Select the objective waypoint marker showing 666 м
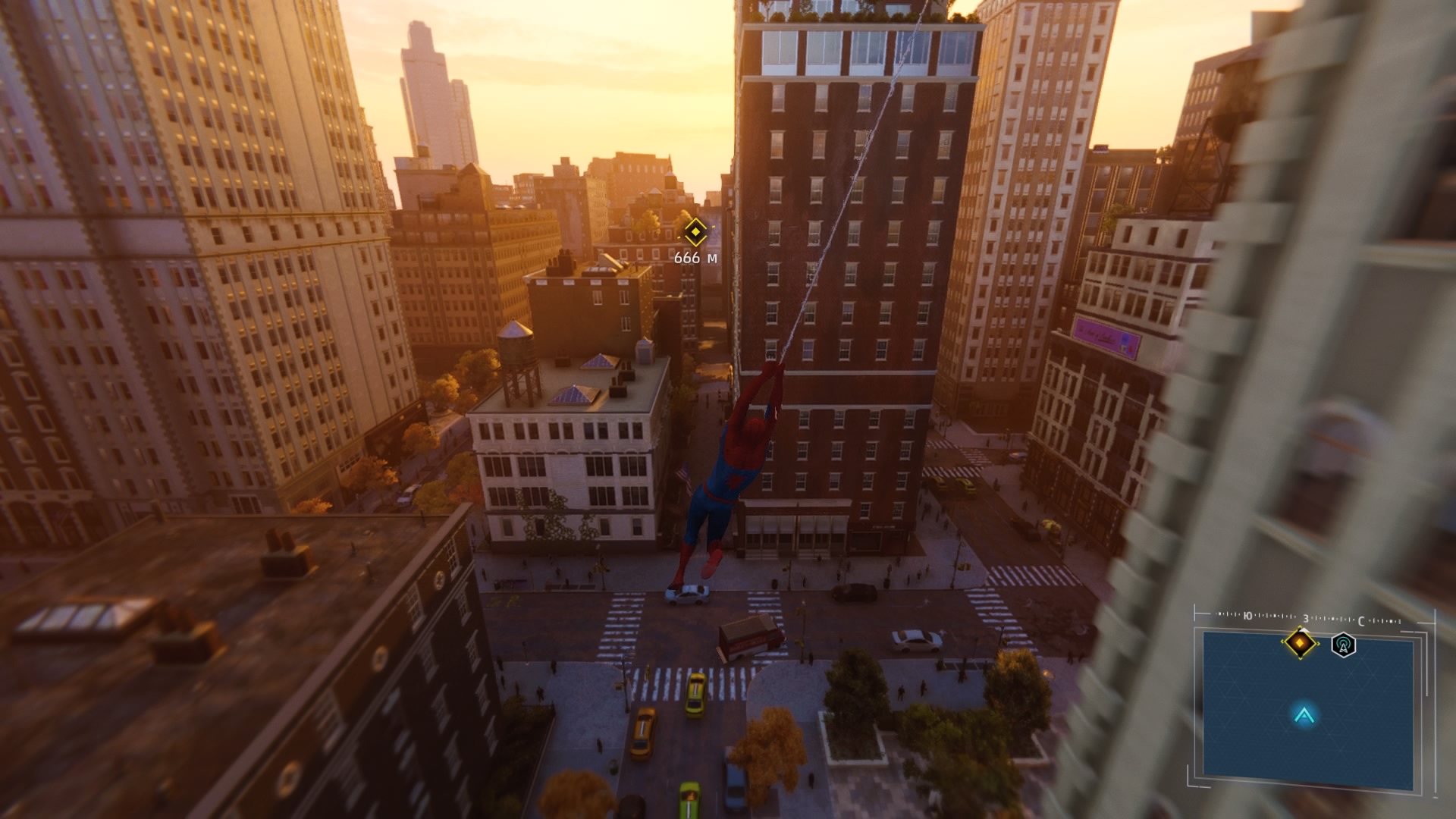Viewport: 1456px width, 819px height. (695, 233)
